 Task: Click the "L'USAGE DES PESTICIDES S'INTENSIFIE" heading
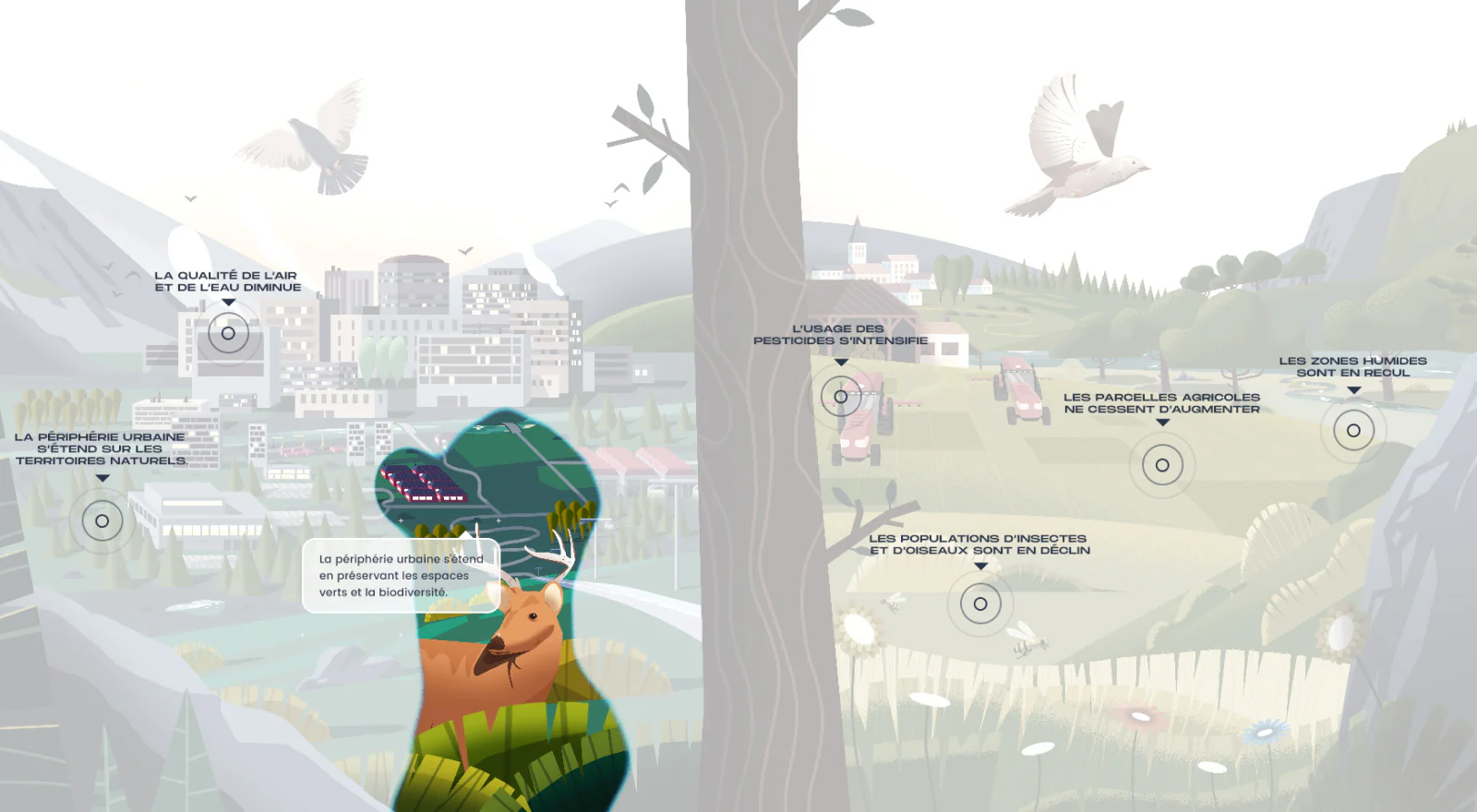(839, 333)
